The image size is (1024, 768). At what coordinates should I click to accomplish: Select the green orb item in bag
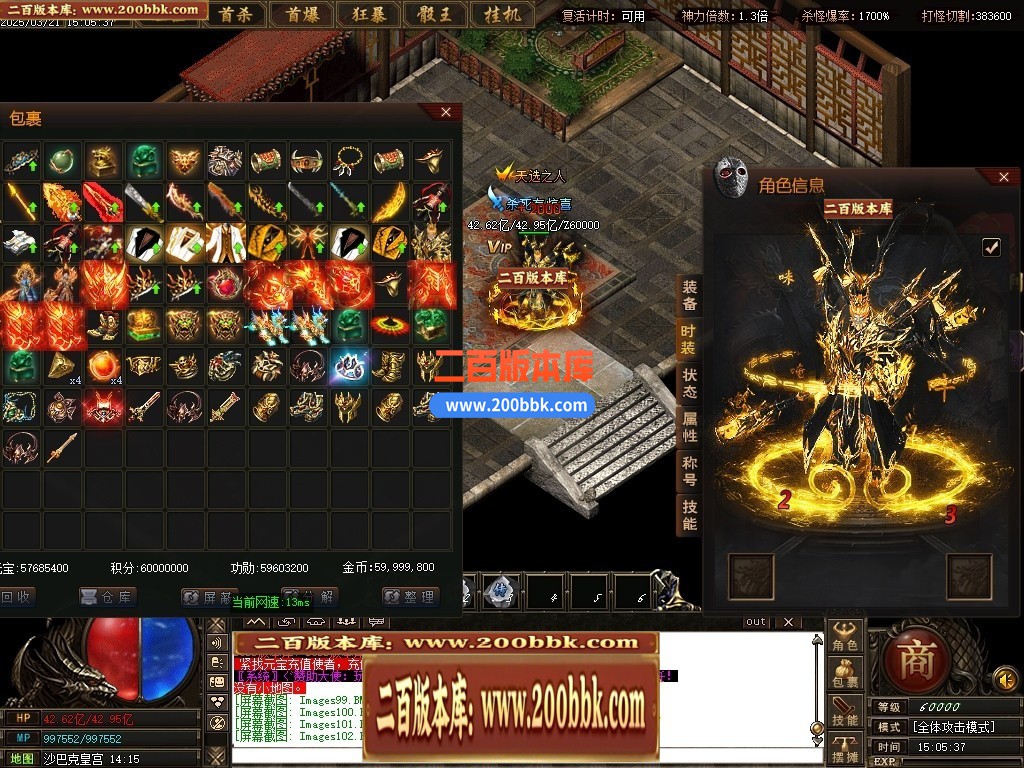pyautogui.click(x=62, y=159)
